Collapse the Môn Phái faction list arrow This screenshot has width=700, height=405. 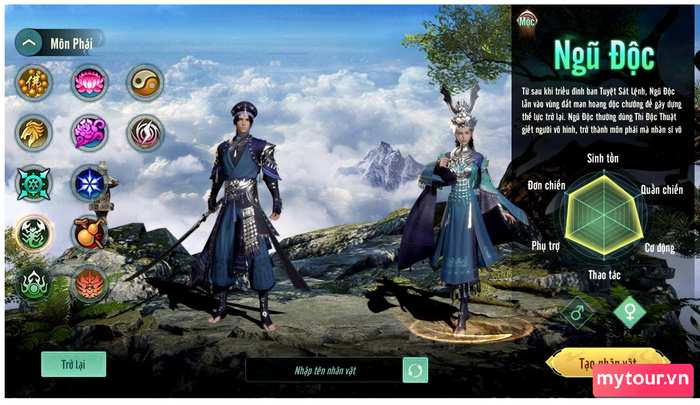(x=30, y=42)
